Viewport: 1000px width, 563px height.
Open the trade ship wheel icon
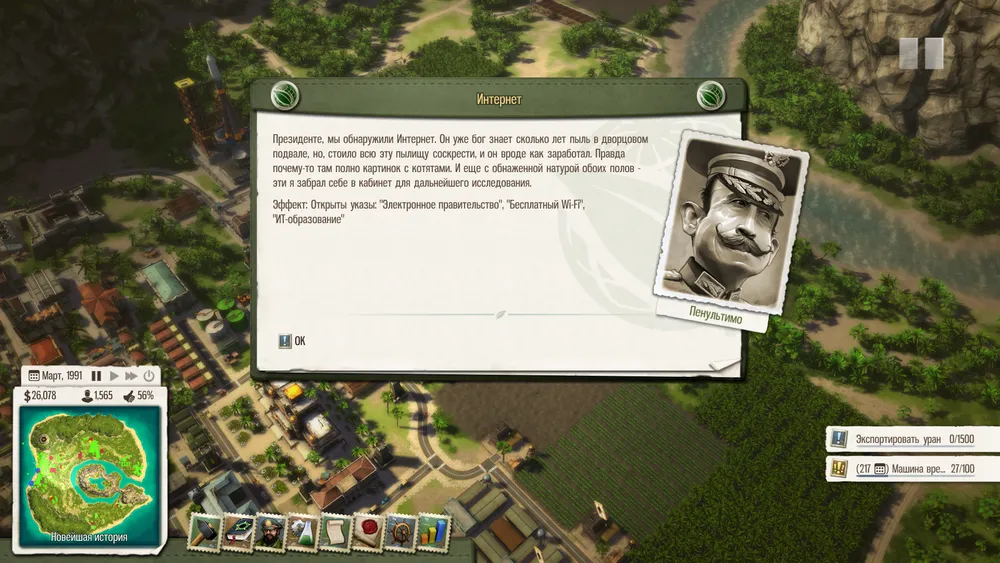point(401,533)
